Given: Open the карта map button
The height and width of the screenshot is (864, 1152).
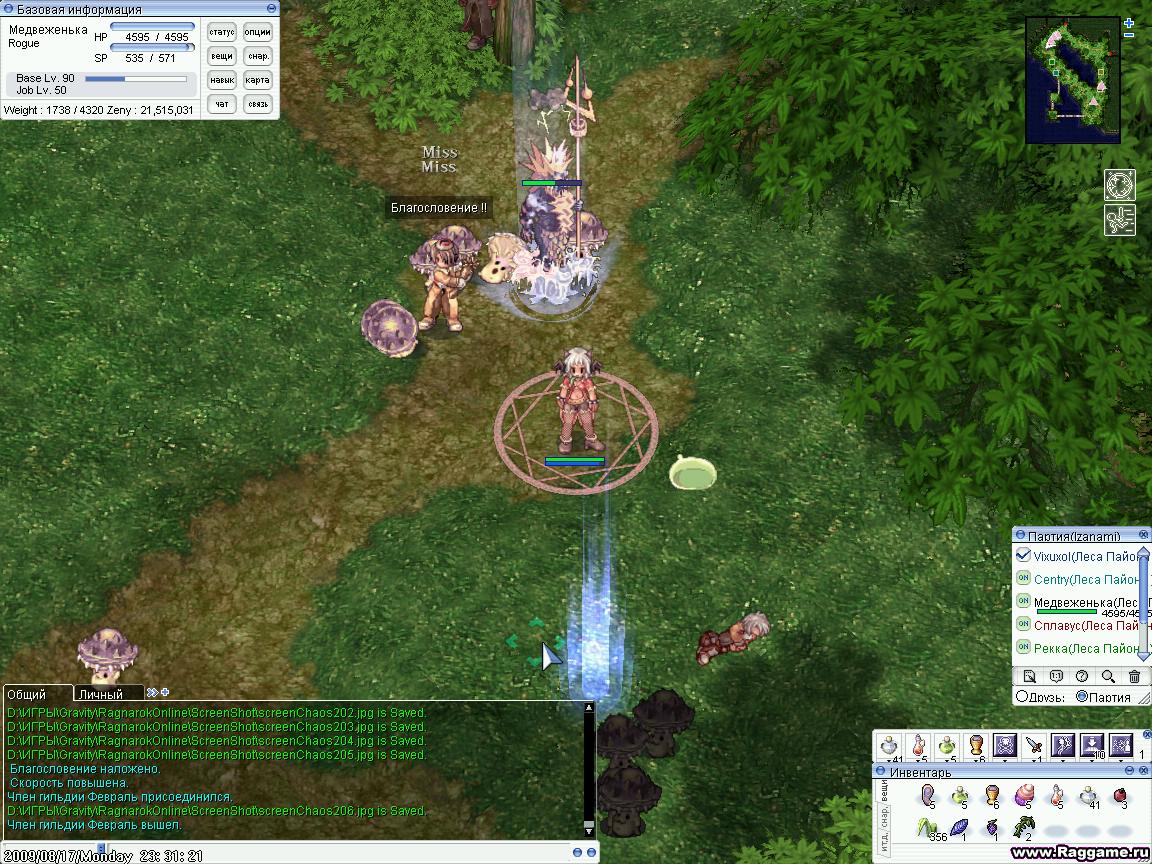Looking at the screenshot, I should click(x=258, y=80).
